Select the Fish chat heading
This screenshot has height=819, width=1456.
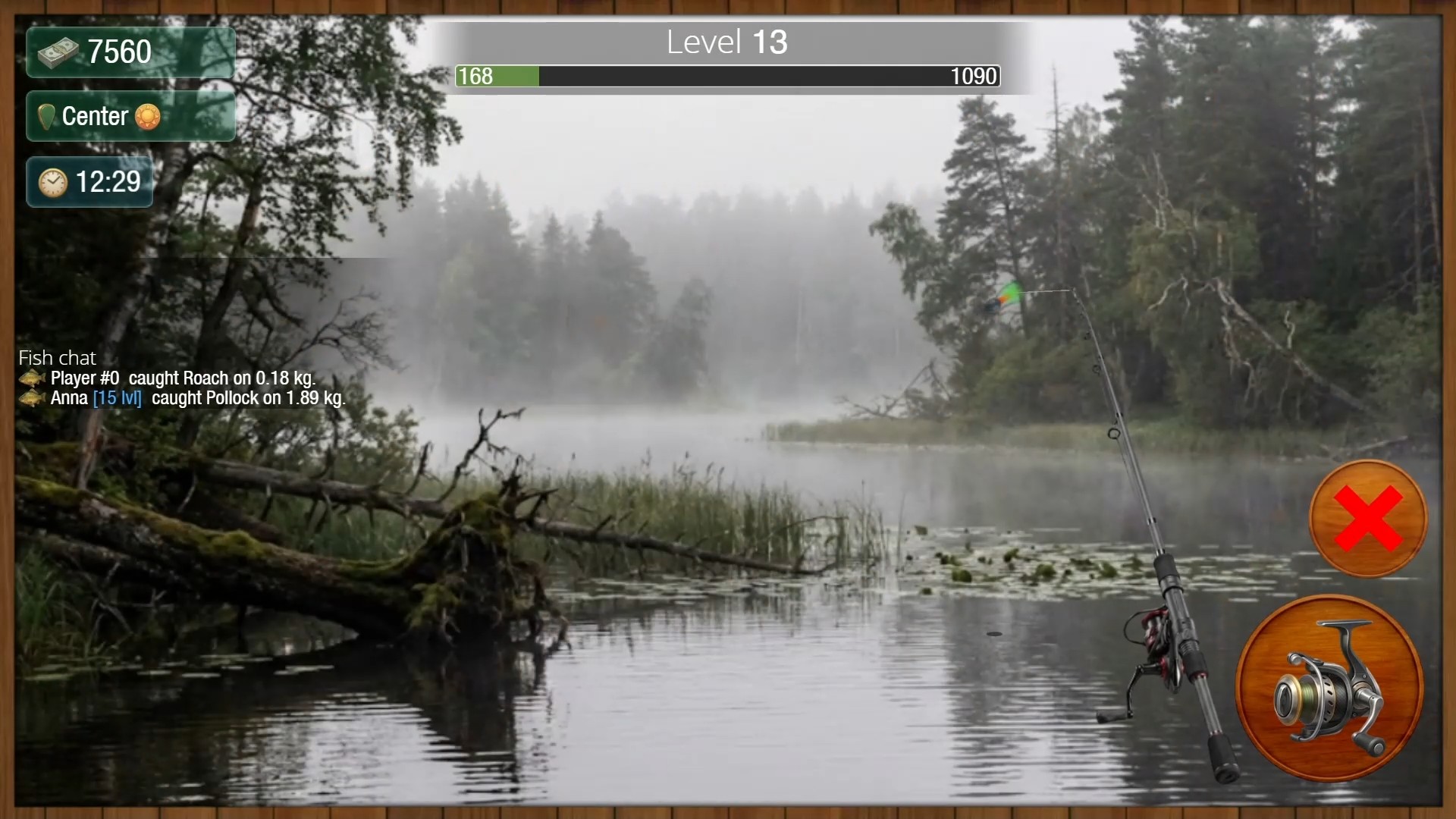coord(57,357)
